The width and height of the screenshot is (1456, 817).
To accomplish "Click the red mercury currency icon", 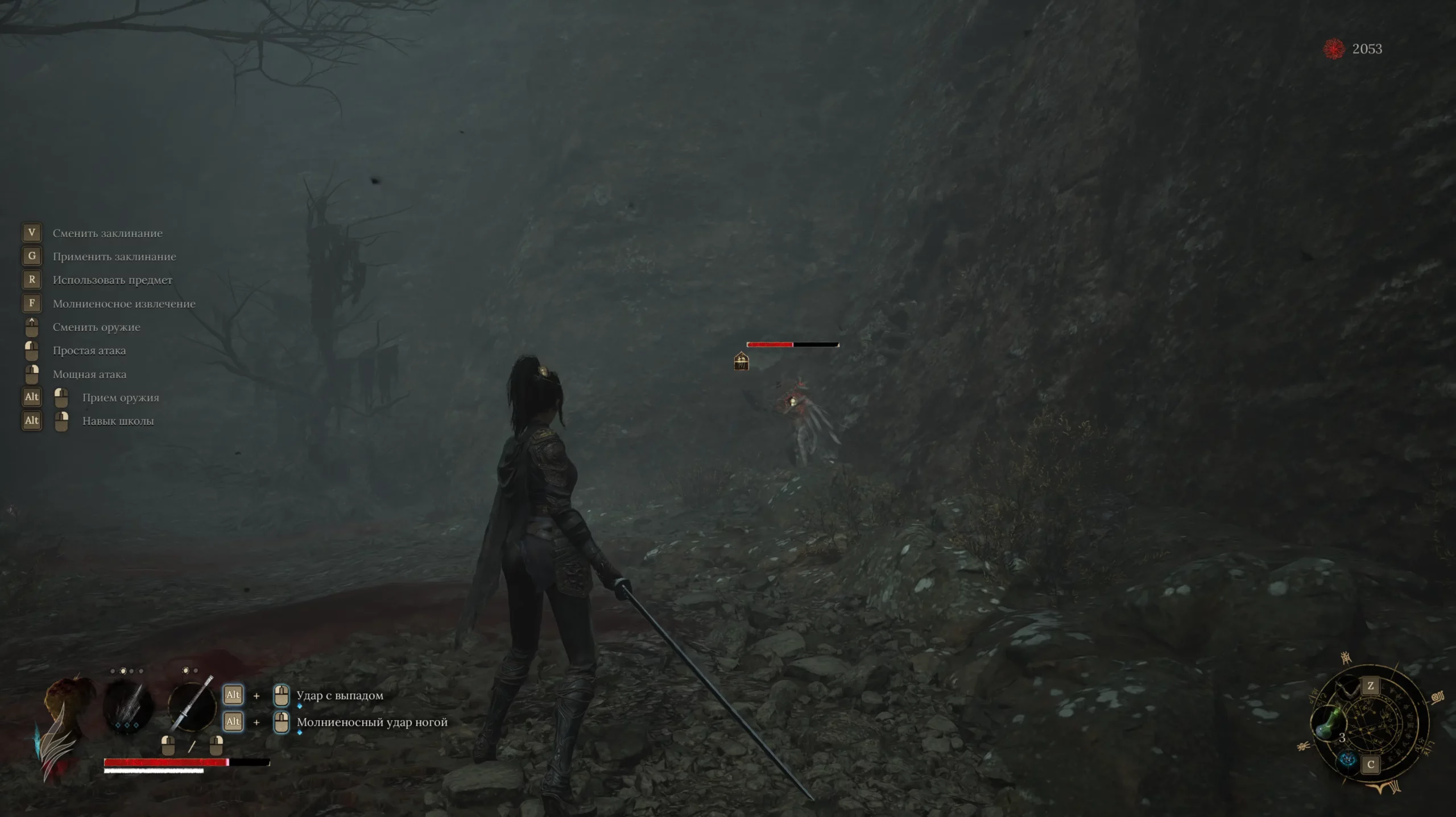I will [1334, 49].
